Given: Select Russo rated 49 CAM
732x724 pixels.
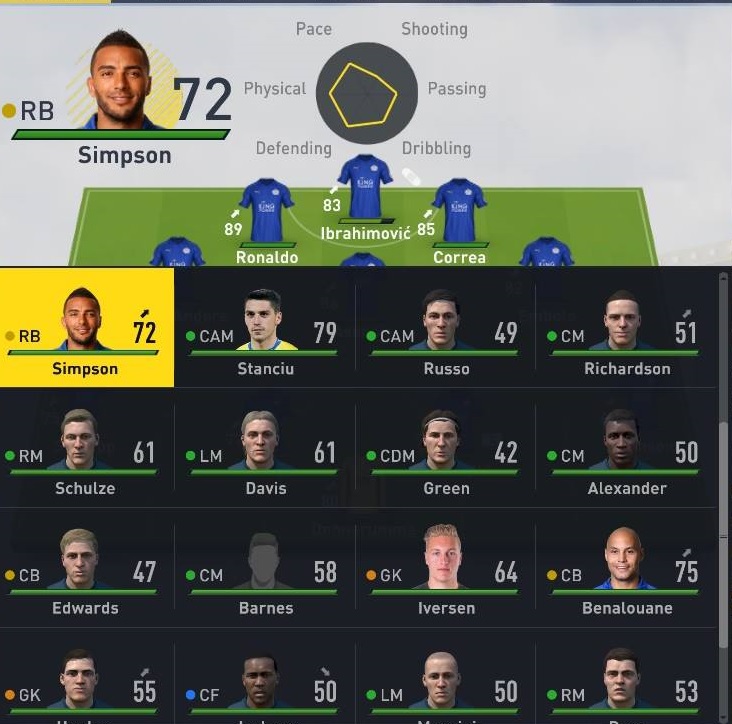Looking at the screenshot, I should [x=446, y=328].
